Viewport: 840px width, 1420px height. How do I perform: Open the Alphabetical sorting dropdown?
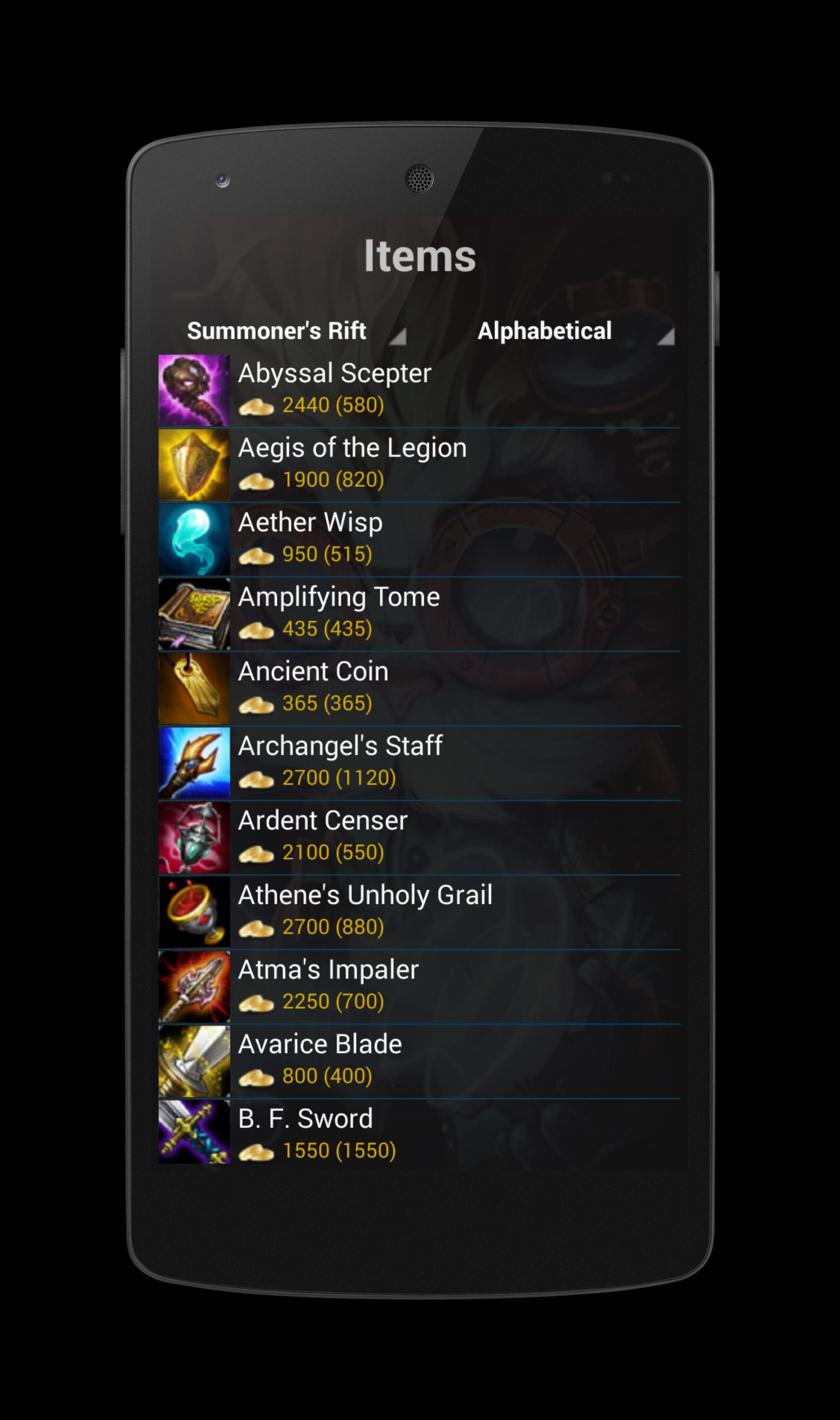(x=545, y=331)
